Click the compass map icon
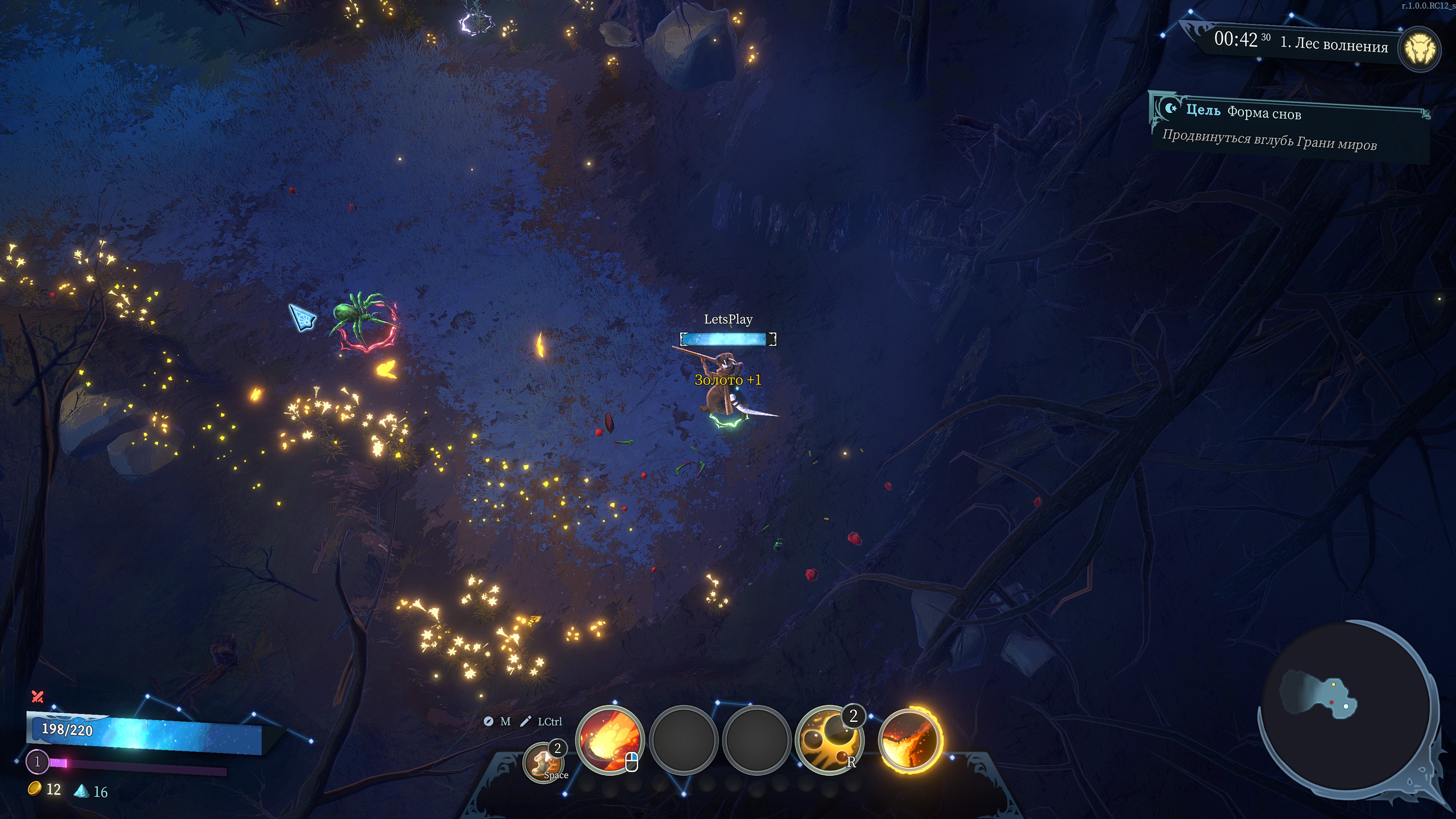1456x819 pixels. click(x=488, y=721)
